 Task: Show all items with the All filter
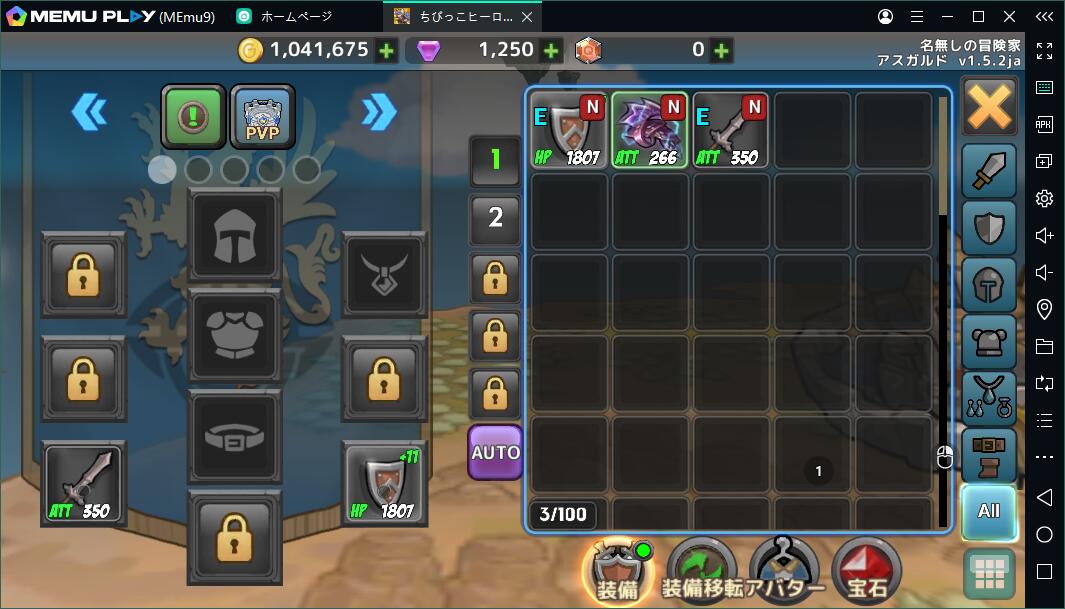pyautogui.click(x=989, y=511)
